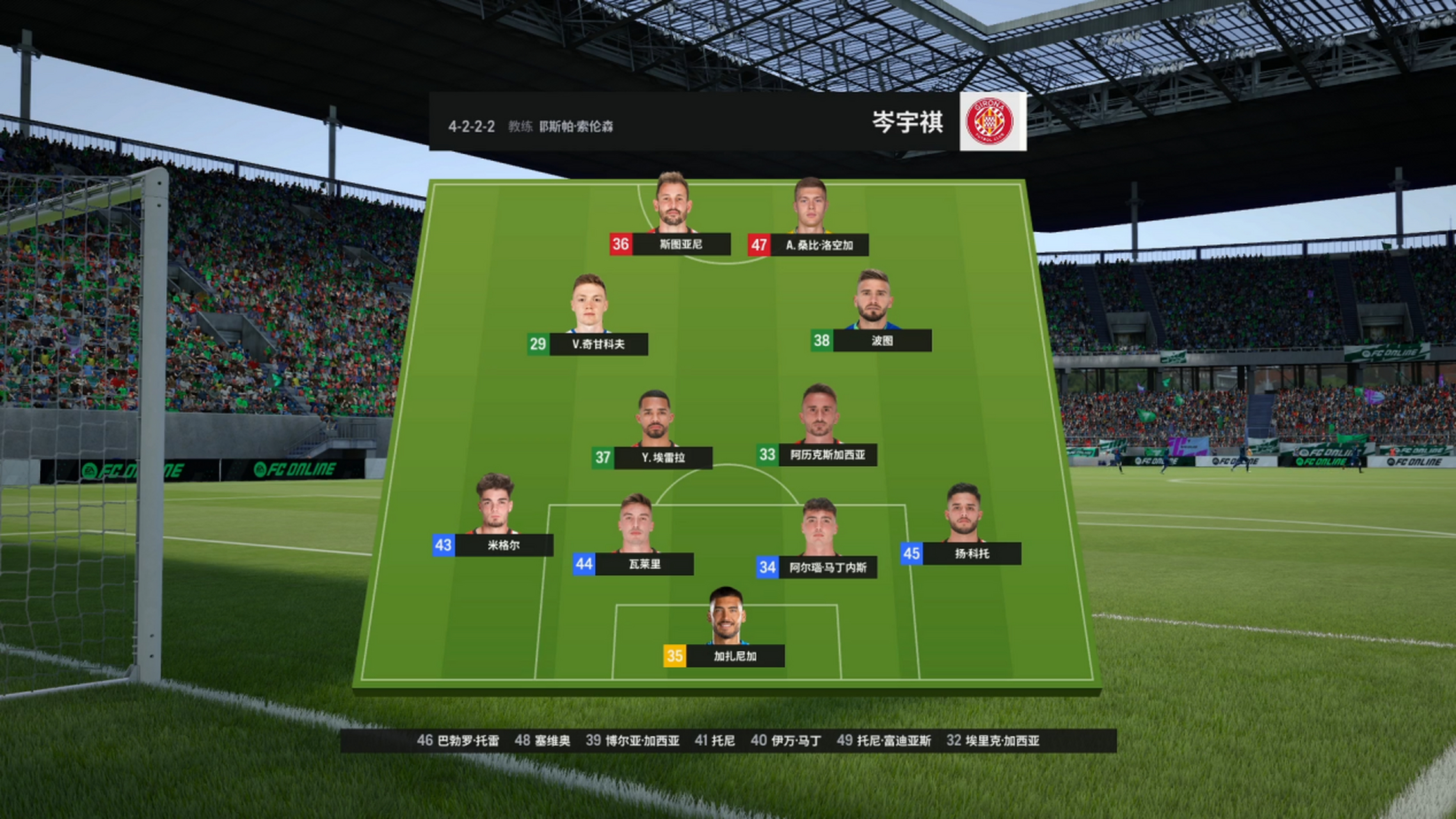Select substitute 39 博尔亚·加西亚
Viewport: 1456px width, 819px height.
click(632, 740)
